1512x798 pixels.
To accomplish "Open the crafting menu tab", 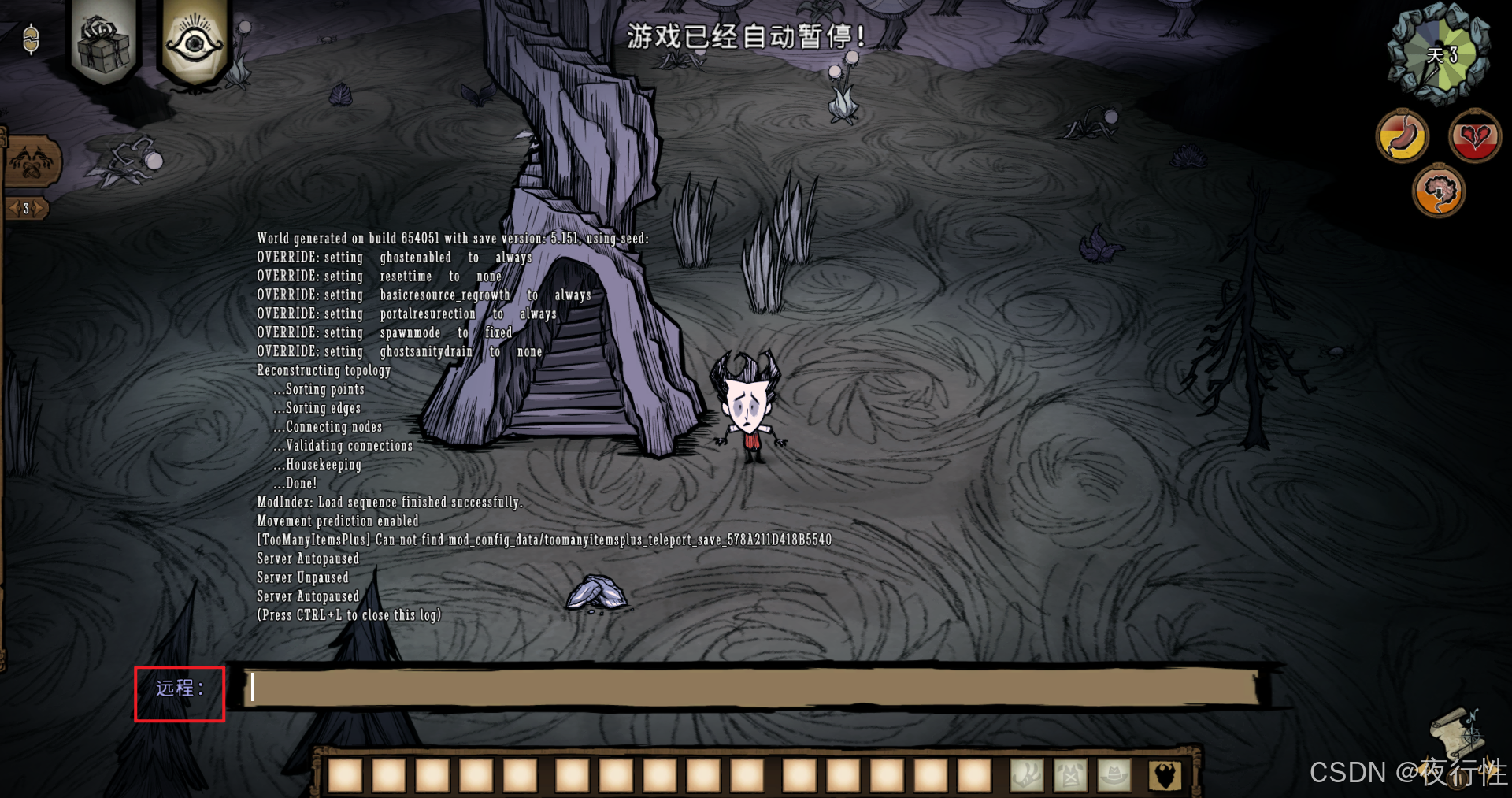I will tap(31, 161).
